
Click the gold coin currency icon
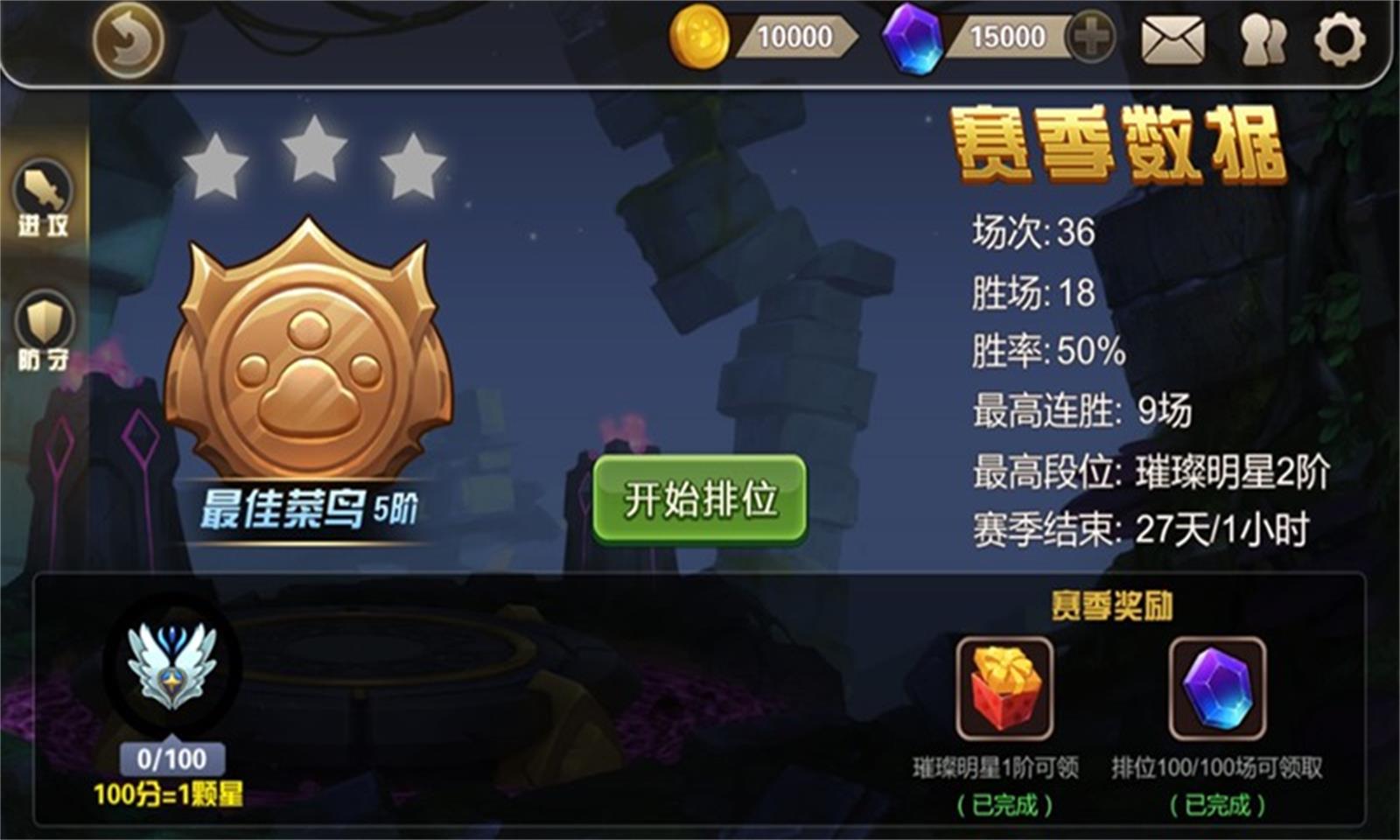(700, 37)
